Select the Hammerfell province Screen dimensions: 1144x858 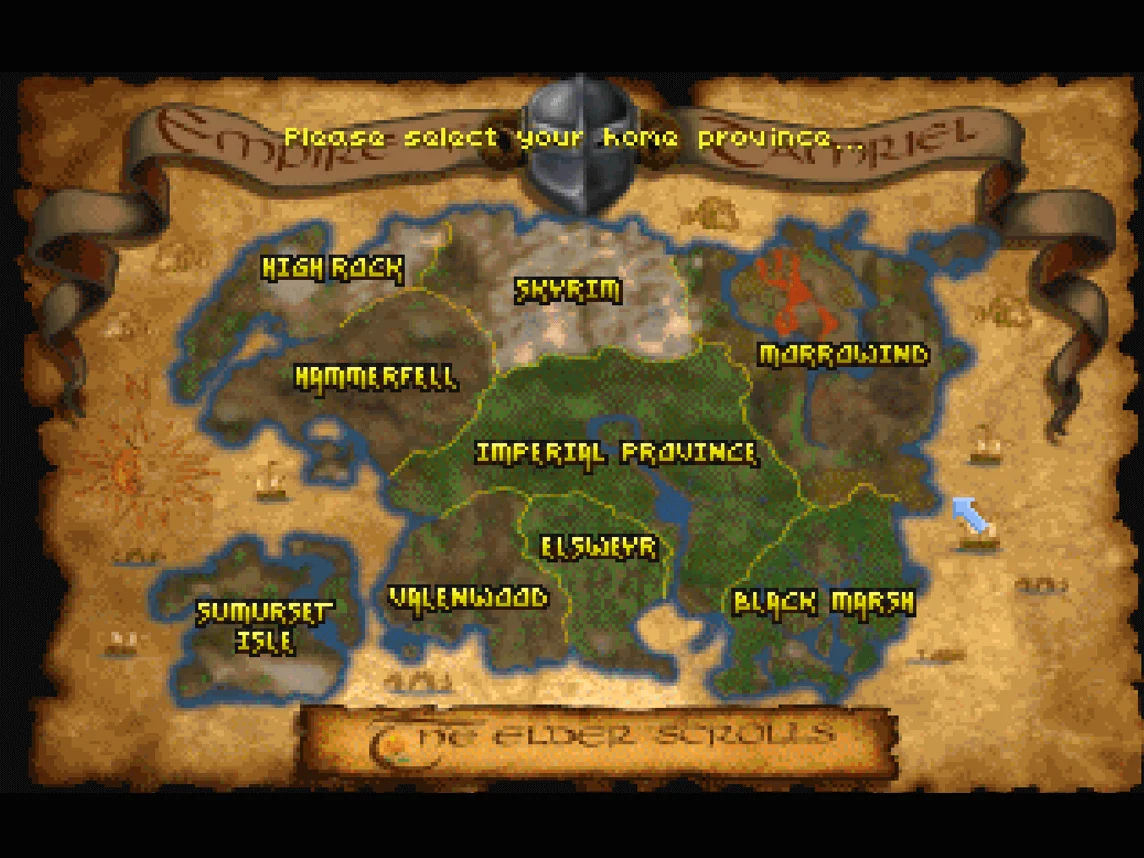376,378
